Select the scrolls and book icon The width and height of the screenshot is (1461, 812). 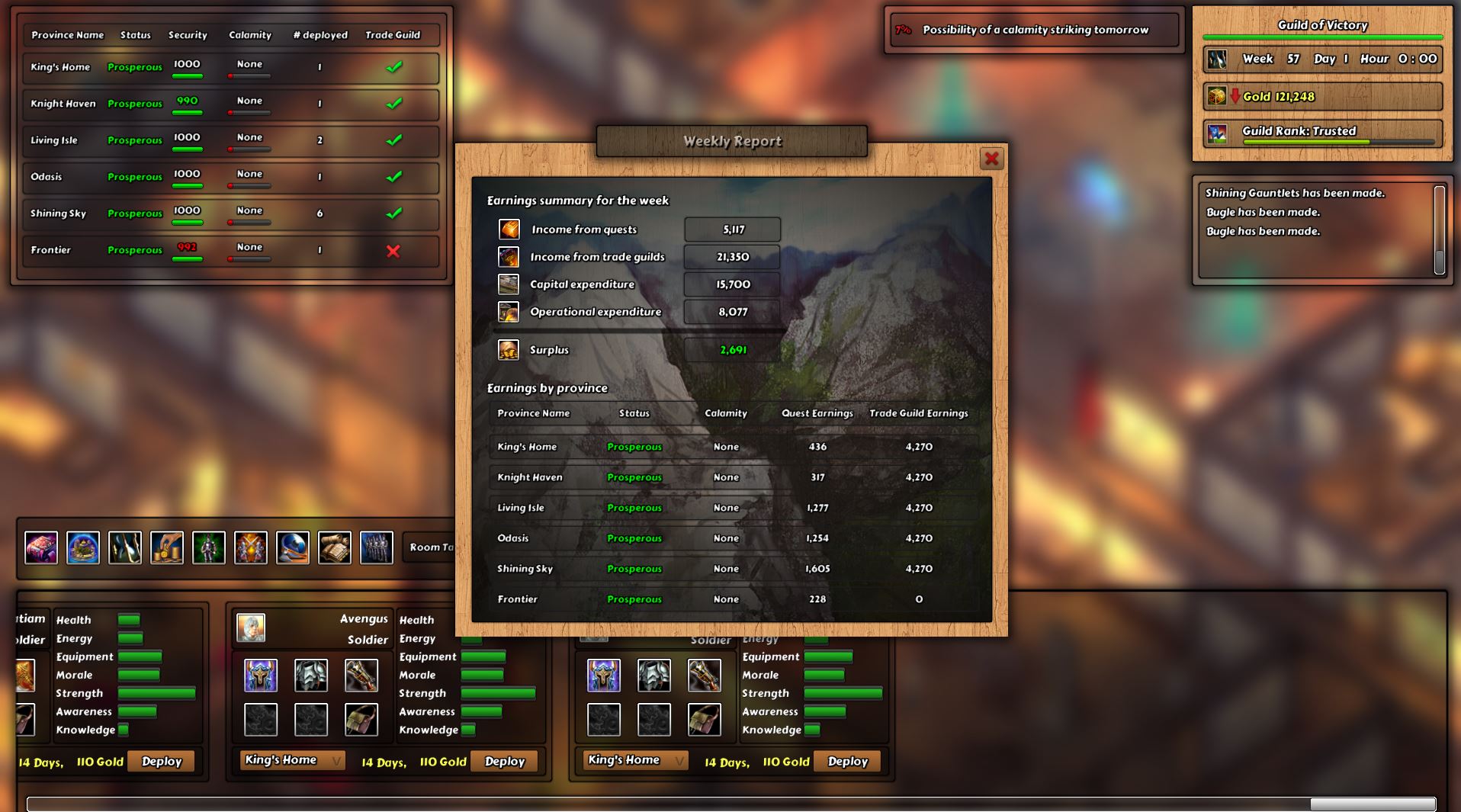(x=334, y=547)
